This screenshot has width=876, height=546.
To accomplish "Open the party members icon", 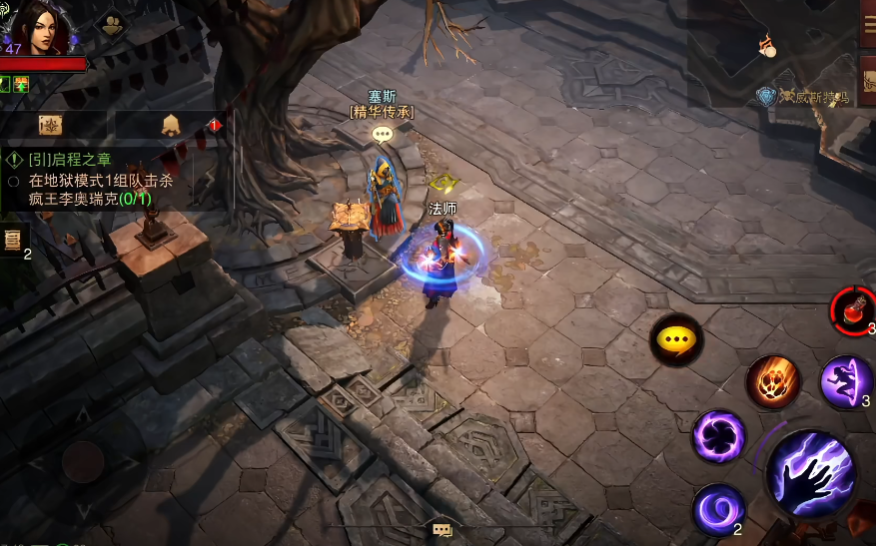I will 113,25.
